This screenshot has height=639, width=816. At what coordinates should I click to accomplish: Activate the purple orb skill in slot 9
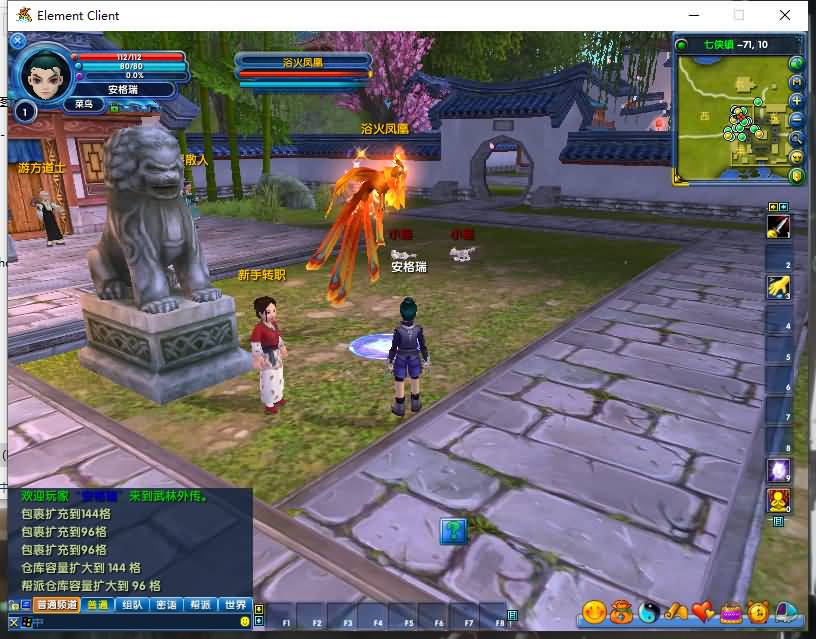(x=778, y=470)
